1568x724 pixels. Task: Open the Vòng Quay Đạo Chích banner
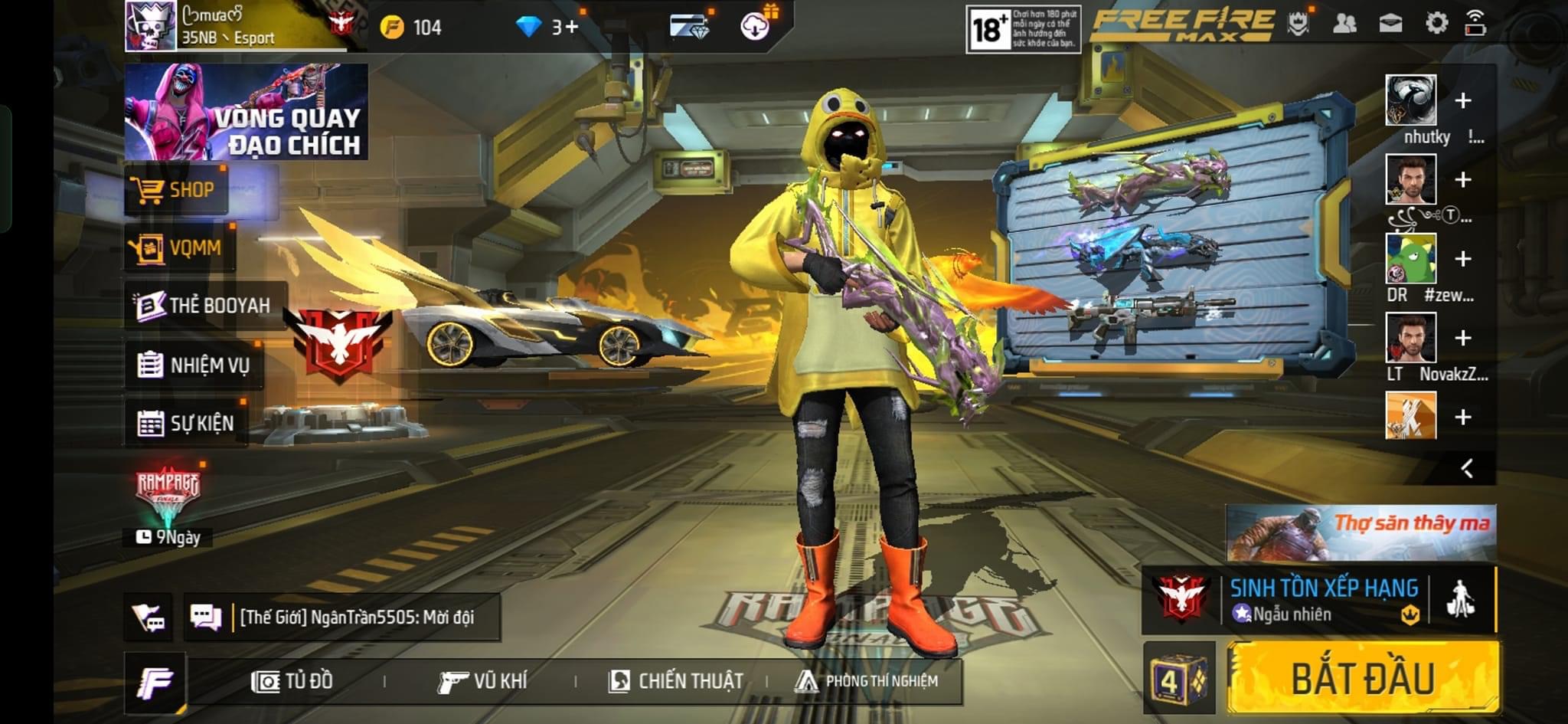(246, 112)
